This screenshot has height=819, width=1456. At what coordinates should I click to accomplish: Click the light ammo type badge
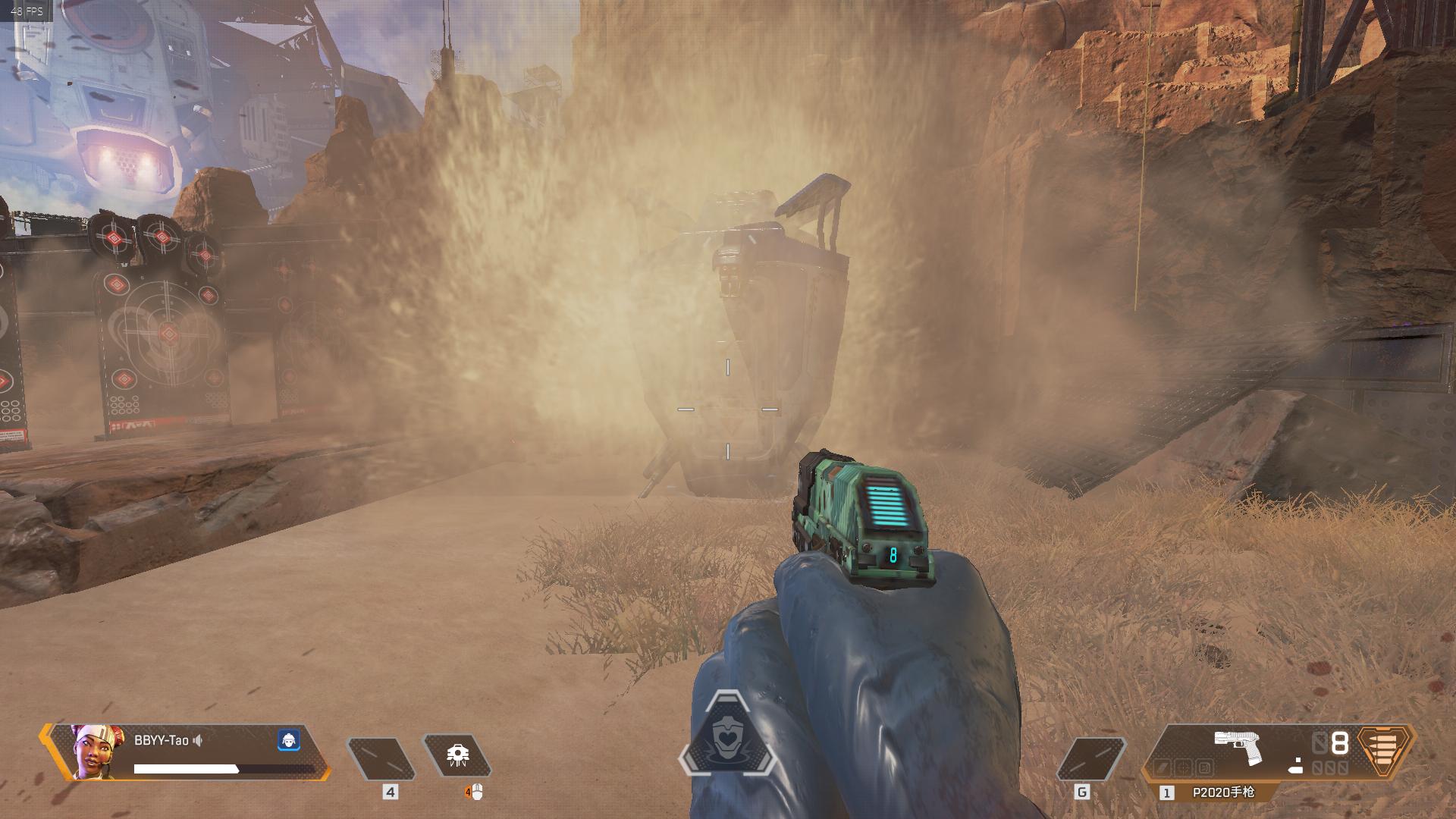pyautogui.click(x=1385, y=751)
